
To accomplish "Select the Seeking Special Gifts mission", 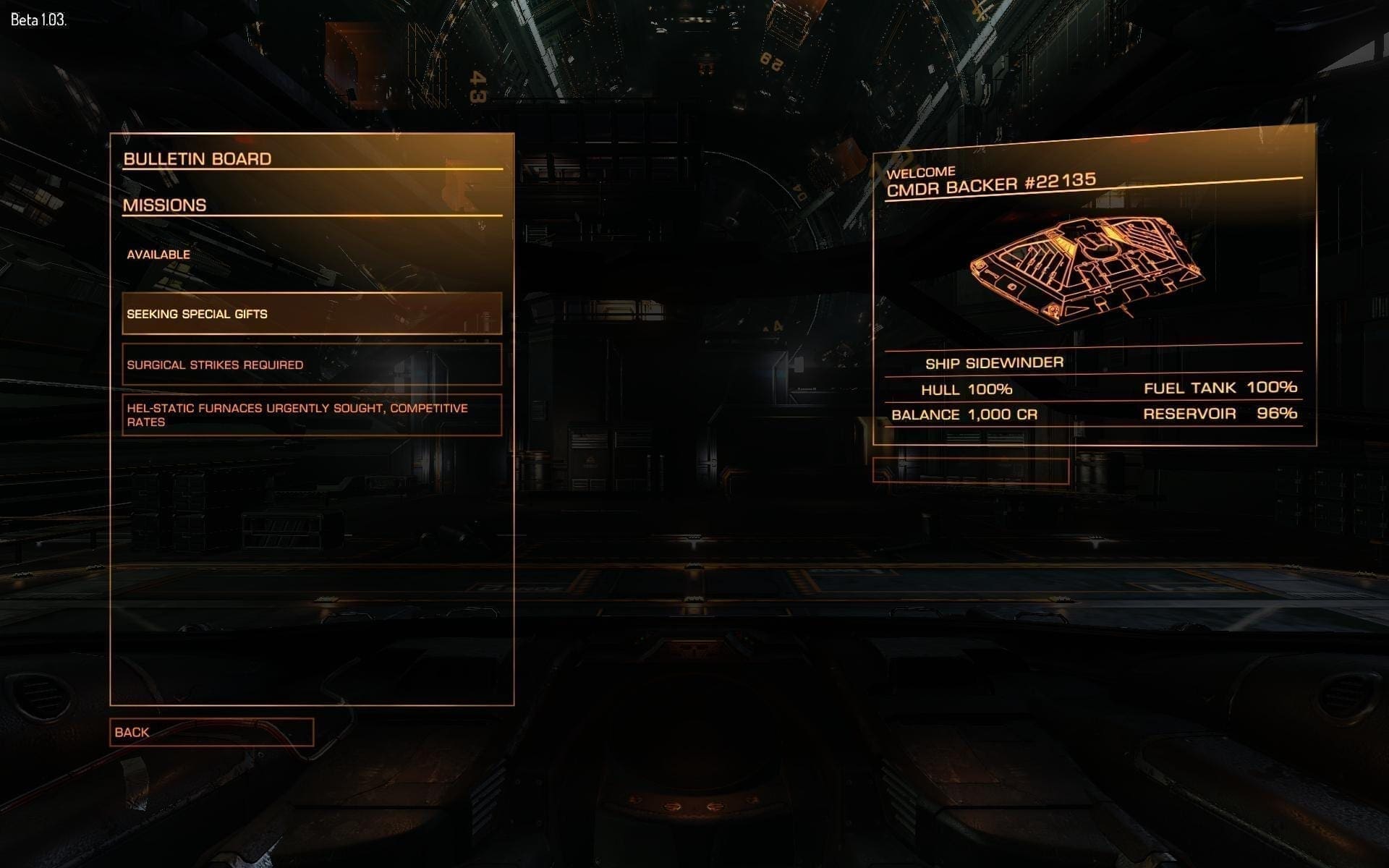I will tap(312, 314).
